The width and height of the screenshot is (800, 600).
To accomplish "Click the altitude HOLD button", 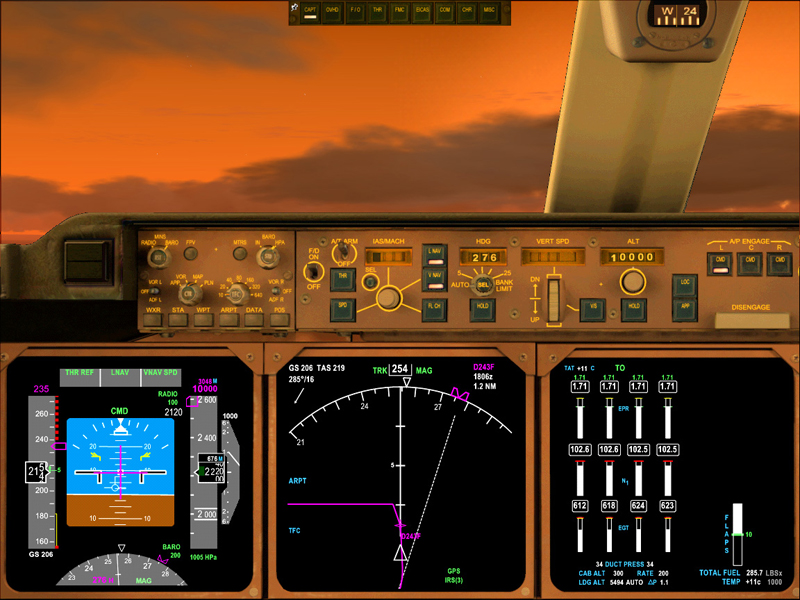I will point(633,310).
